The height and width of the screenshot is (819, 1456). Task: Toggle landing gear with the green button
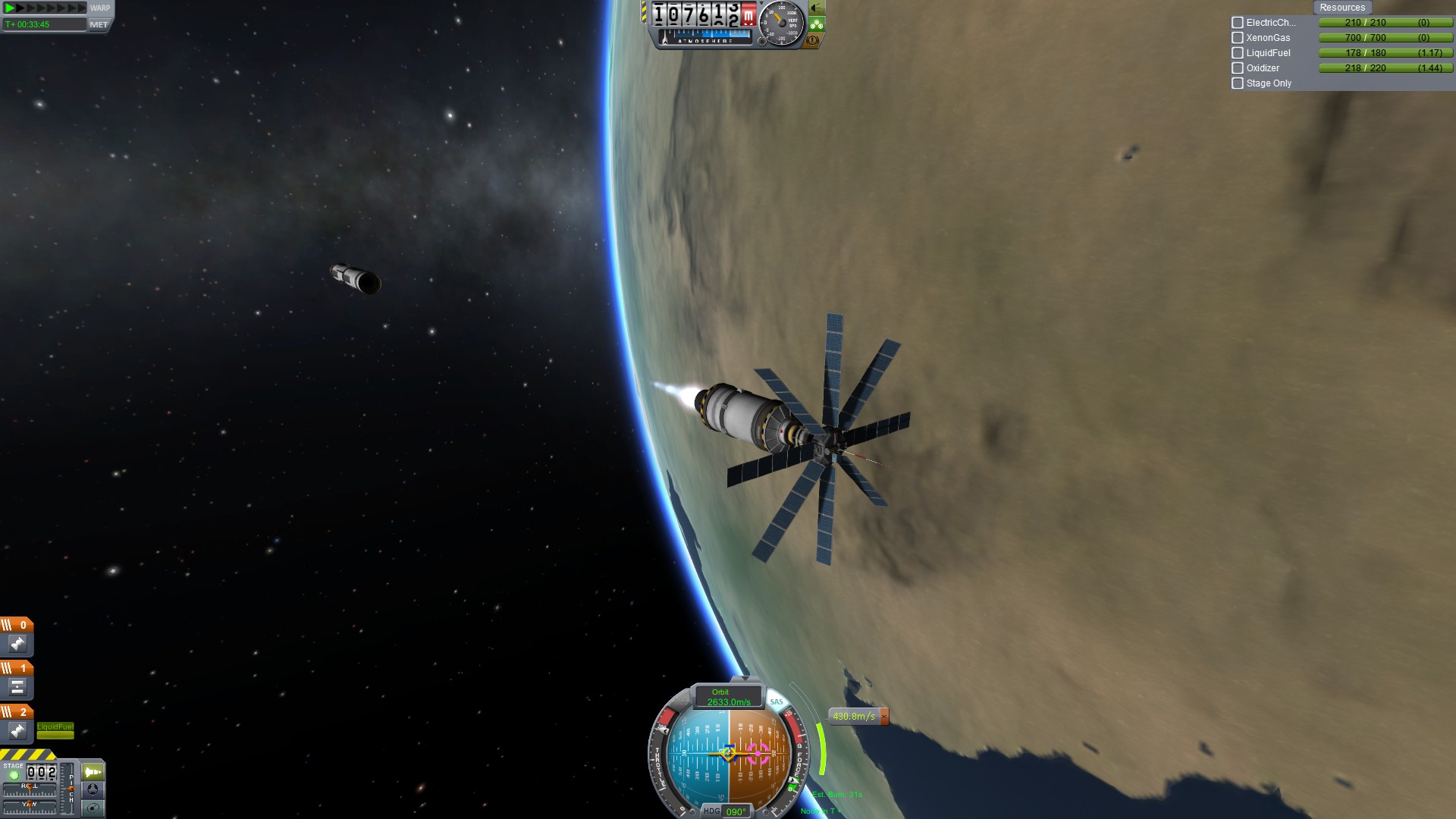click(816, 24)
